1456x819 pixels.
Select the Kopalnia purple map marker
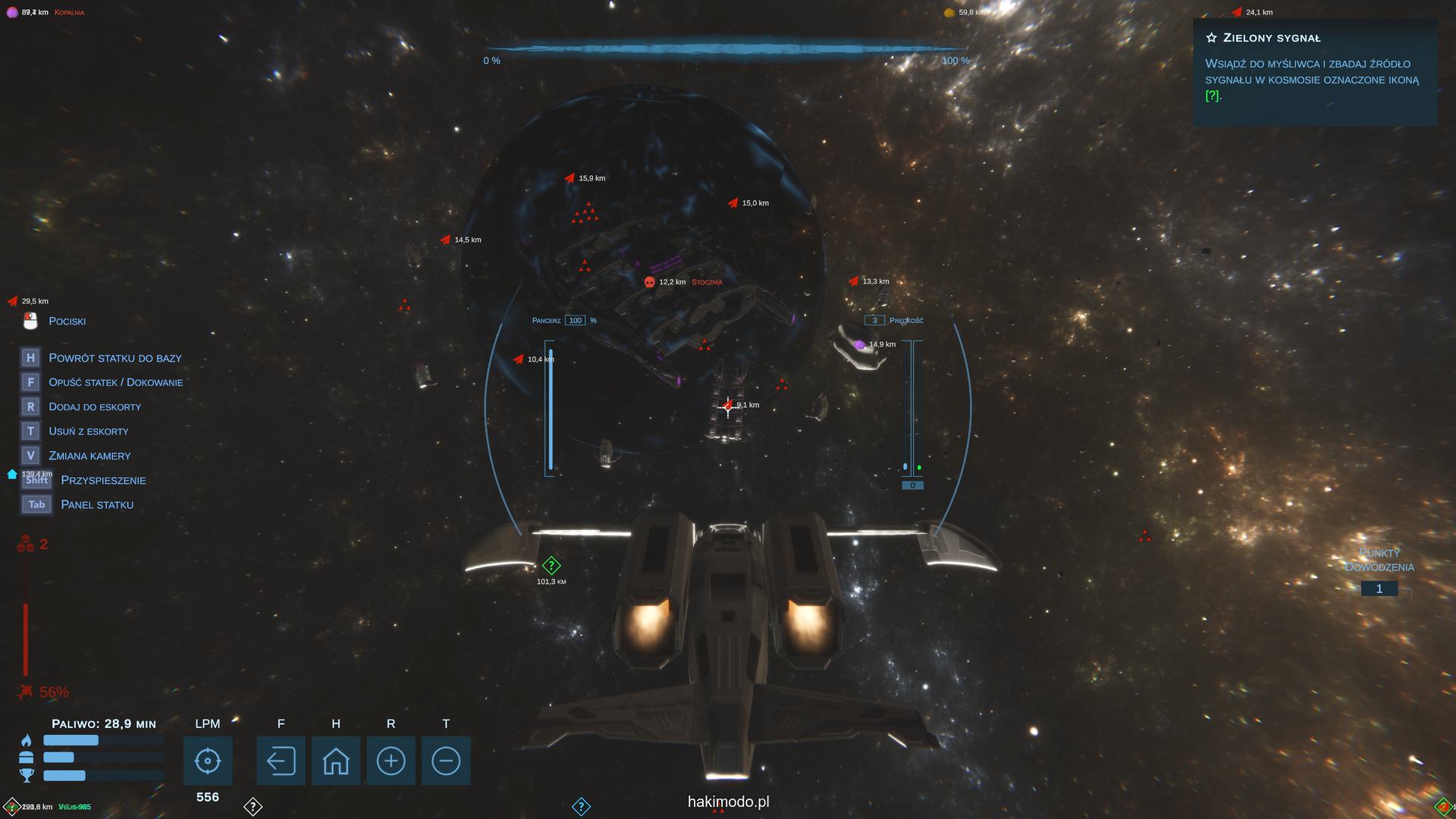tap(12, 12)
